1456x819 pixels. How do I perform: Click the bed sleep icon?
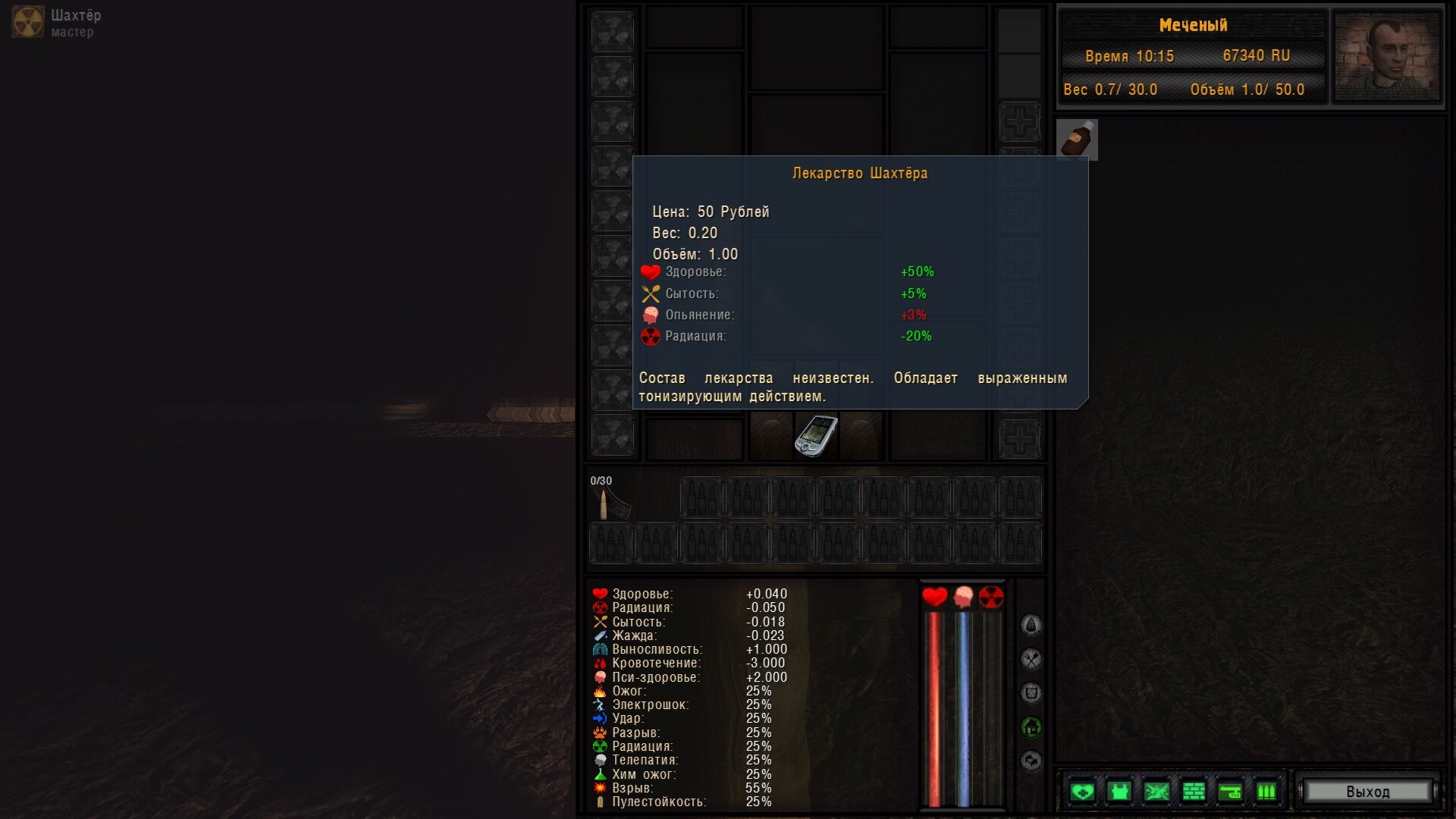coord(1031,761)
